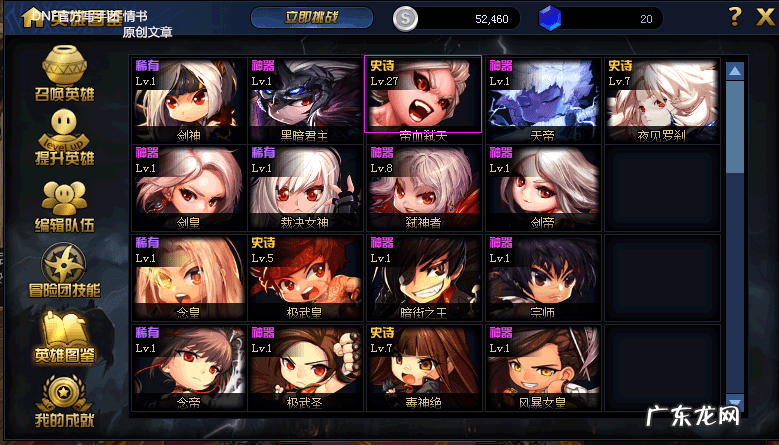
Task: Pick the 暗街之王 hero card
Action: point(423,274)
